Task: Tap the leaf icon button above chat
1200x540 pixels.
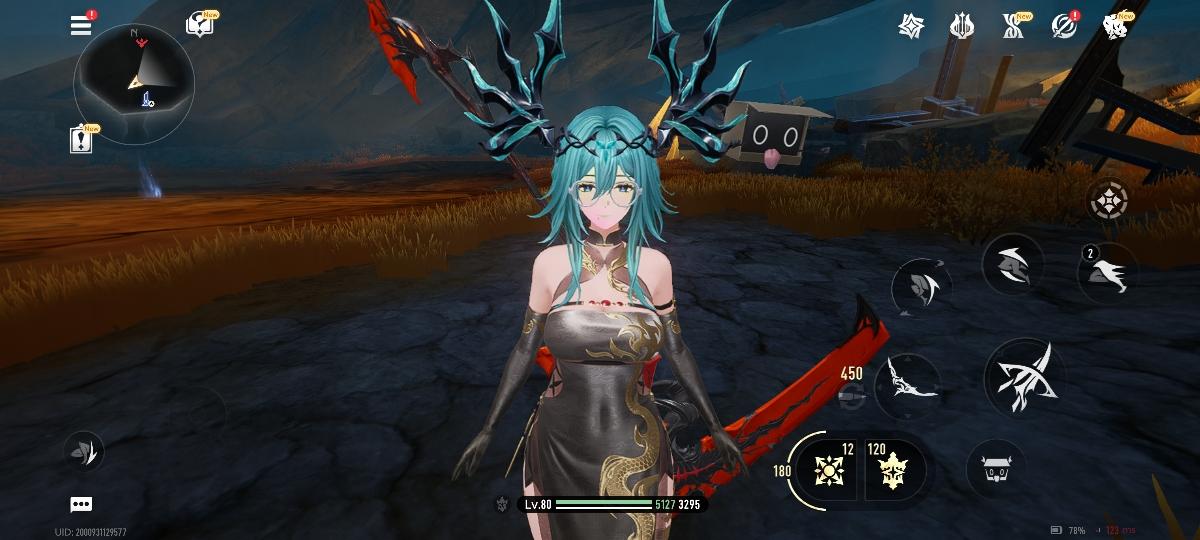Action: pos(85,452)
